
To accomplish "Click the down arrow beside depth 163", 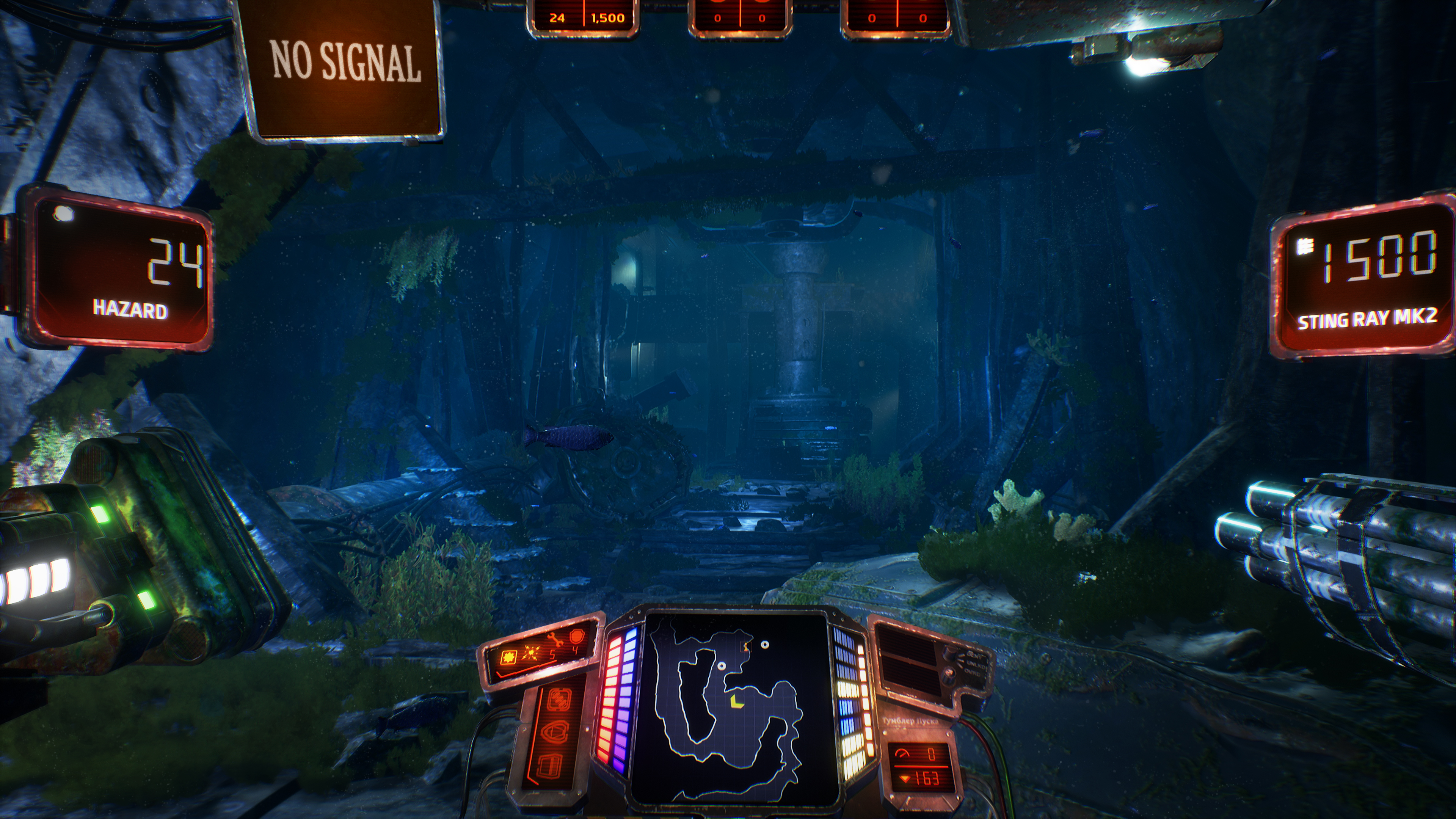I will pyautogui.click(x=905, y=778).
